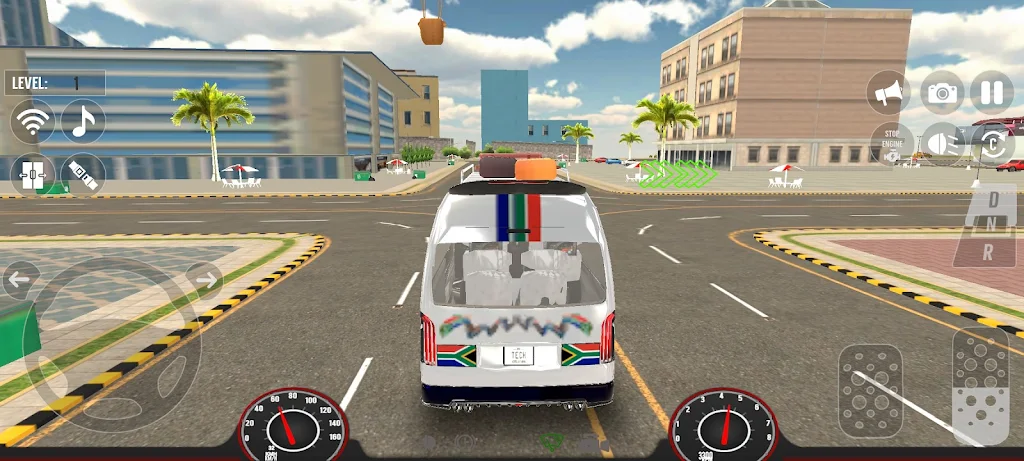Toggle the headlights button
The width and height of the screenshot is (1024, 461).
(x=941, y=144)
